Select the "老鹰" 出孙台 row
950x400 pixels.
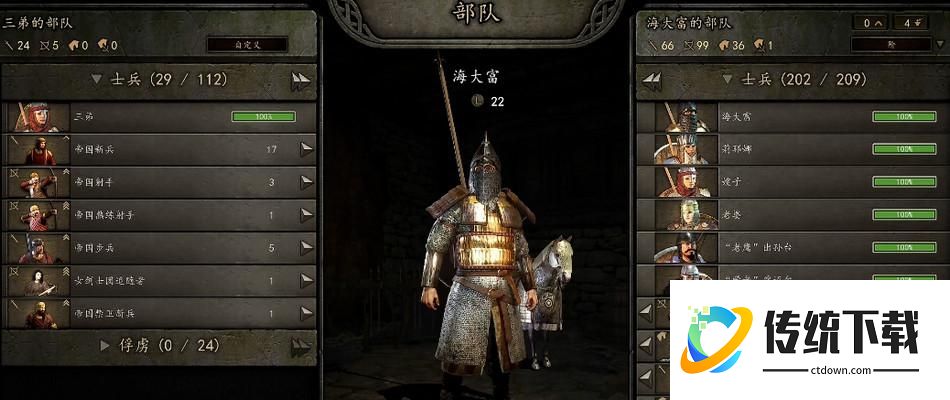[790, 248]
